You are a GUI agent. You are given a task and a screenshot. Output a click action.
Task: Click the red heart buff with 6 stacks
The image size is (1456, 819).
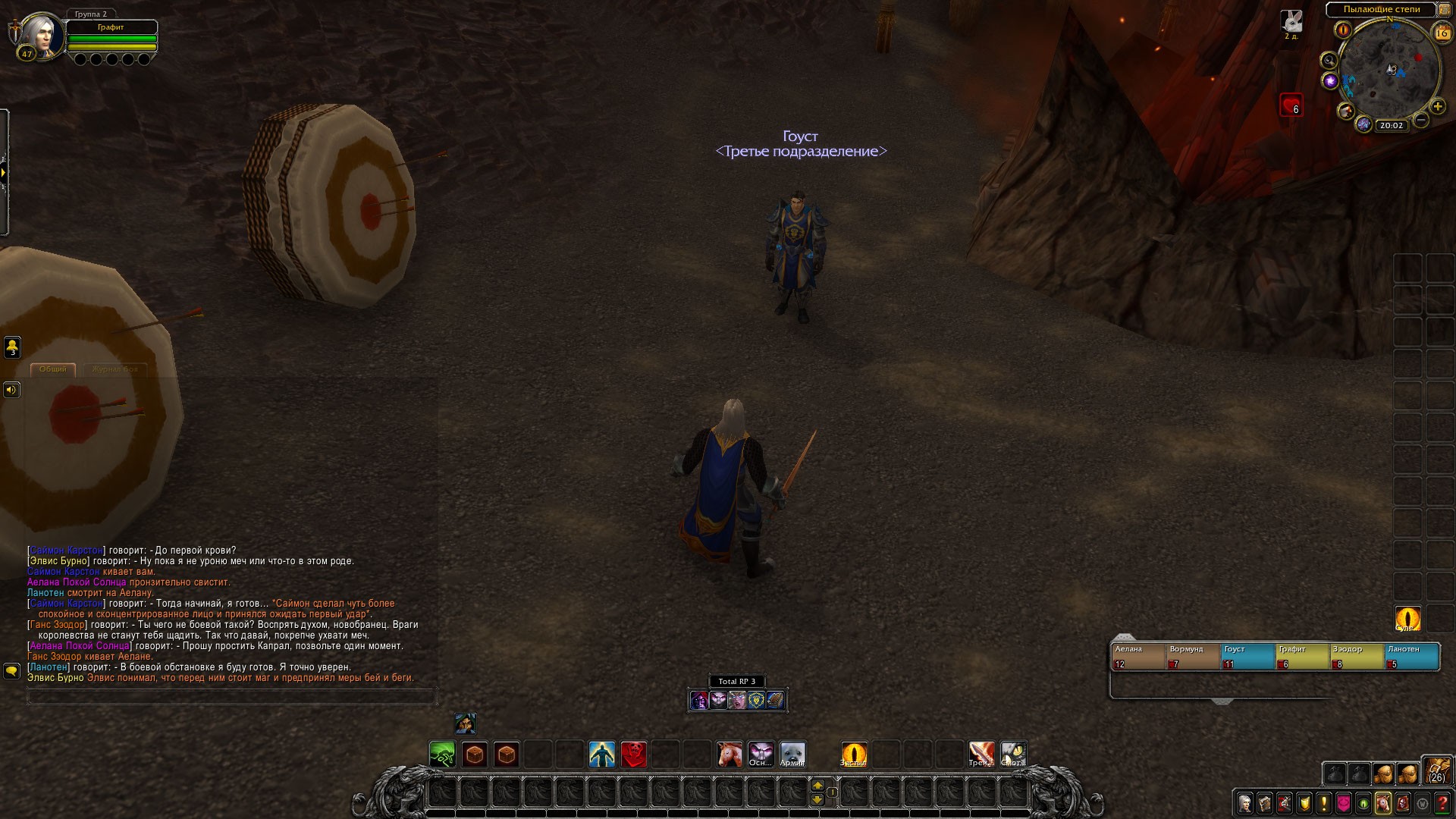click(1291, 105)
